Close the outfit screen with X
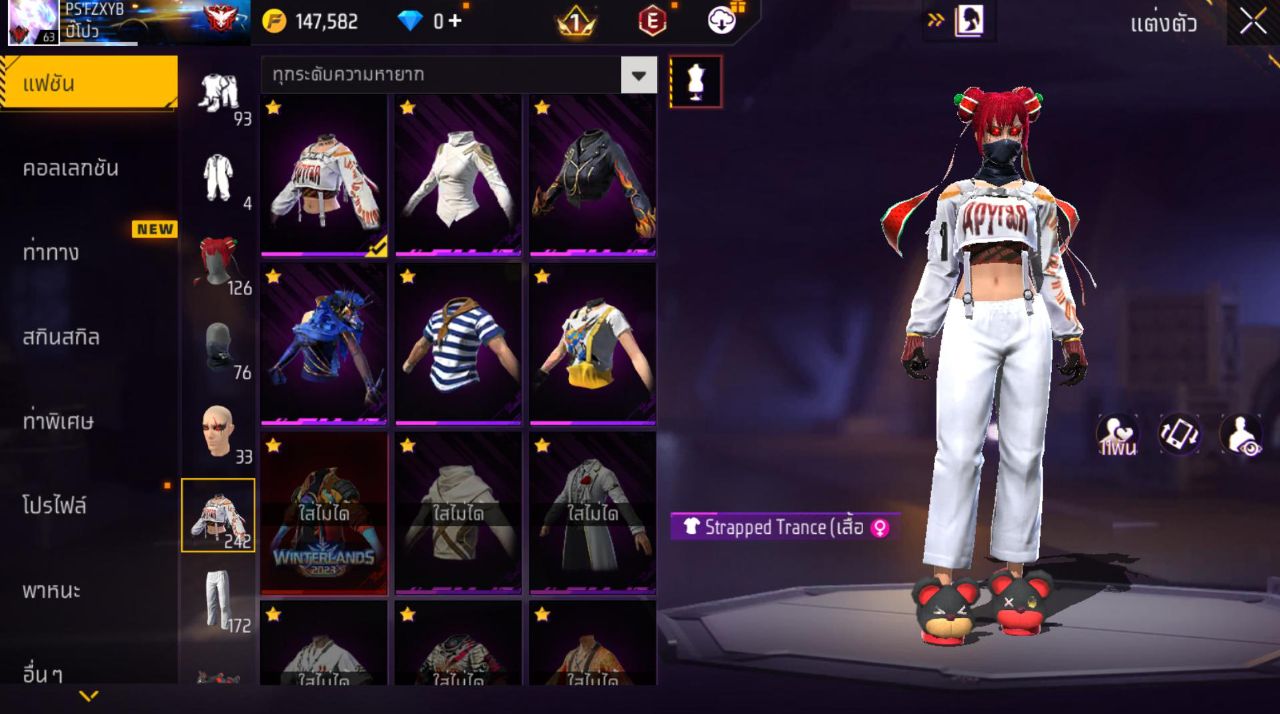Screen dimensions: 1280x714 pos(1253,22)
